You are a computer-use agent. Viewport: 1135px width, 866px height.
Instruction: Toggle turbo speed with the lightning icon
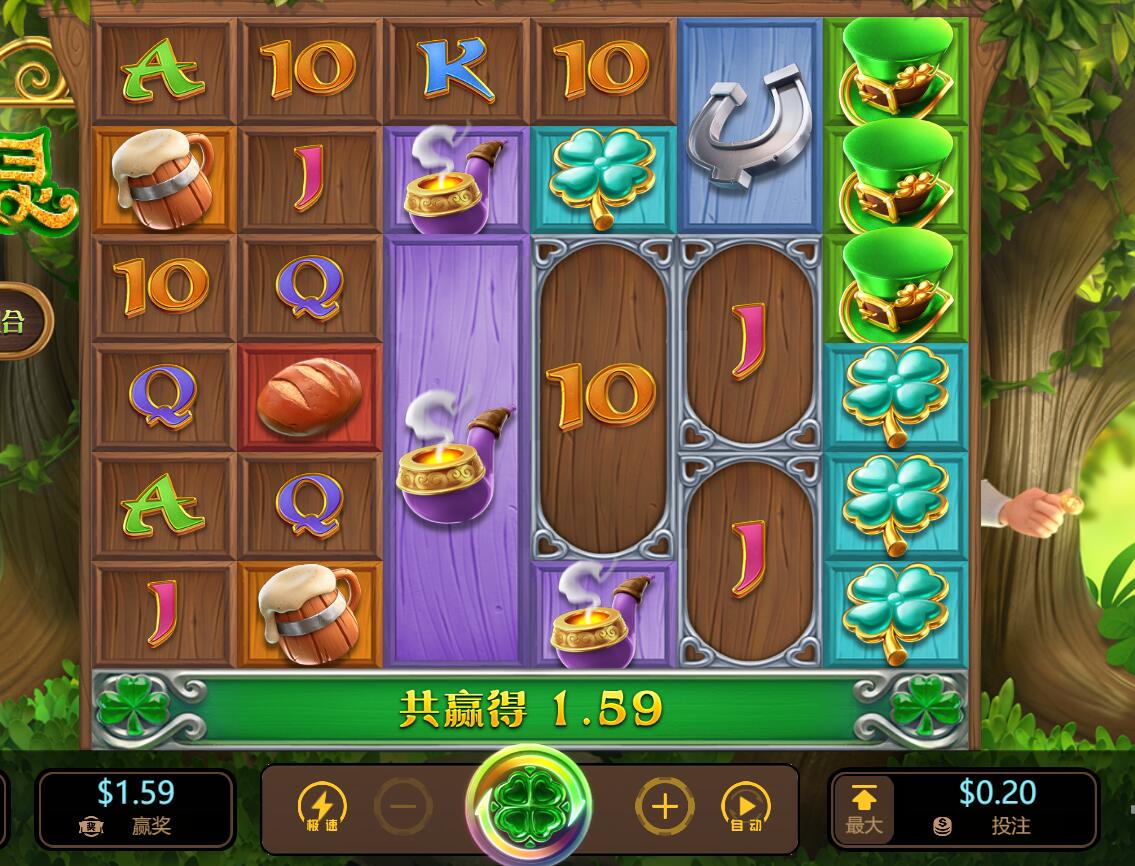click(322, 806)
